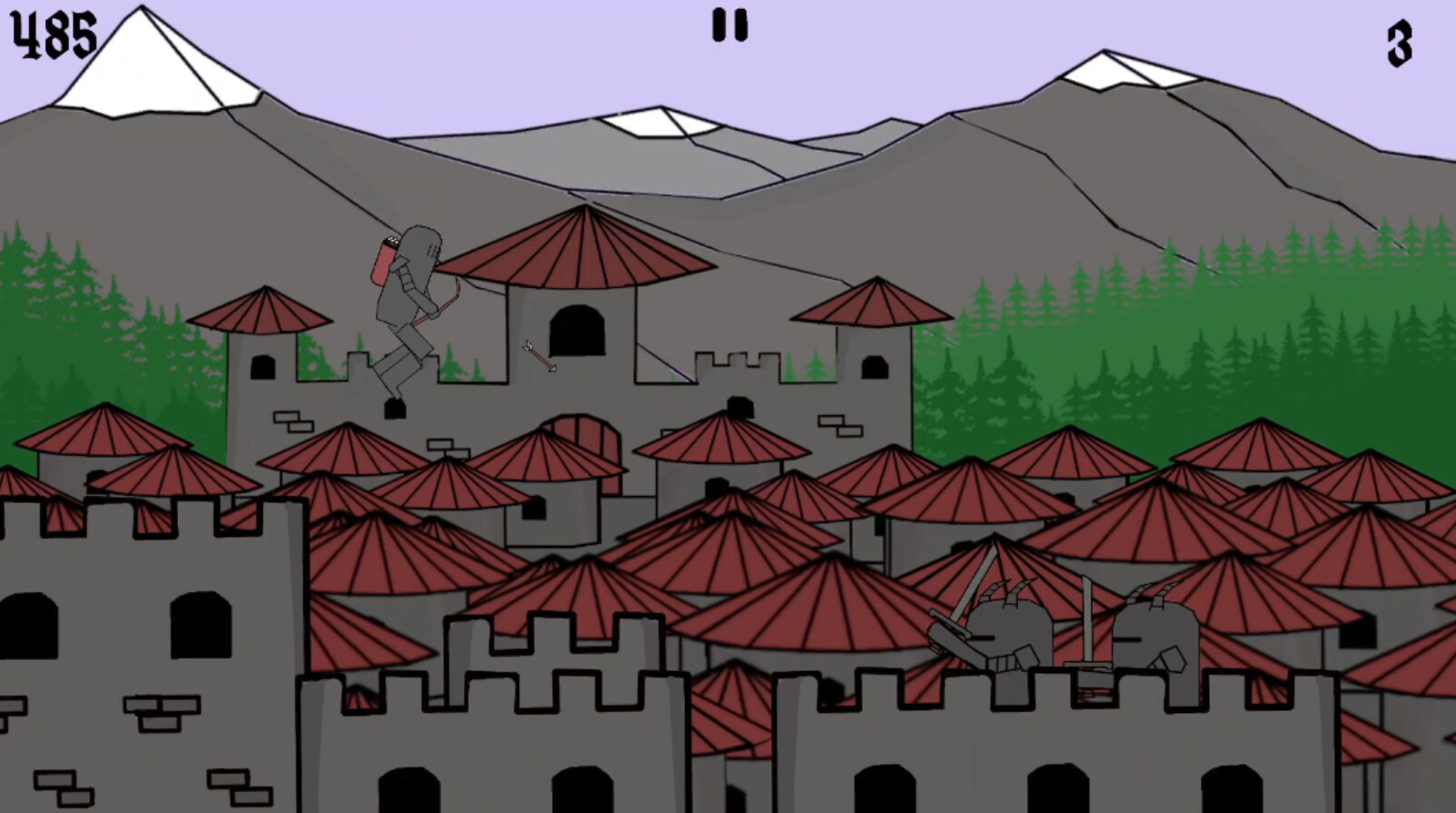1456x813 pixels.
Task: Click the score 485 in the top left
Action: point(52,34)
